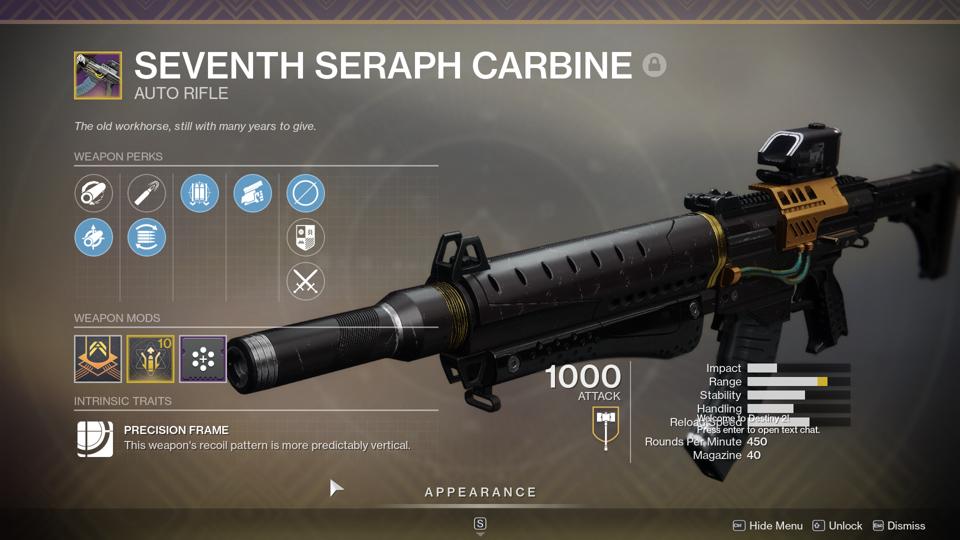Choose the blue stacked-rounds magazine perk

point(147,238)
